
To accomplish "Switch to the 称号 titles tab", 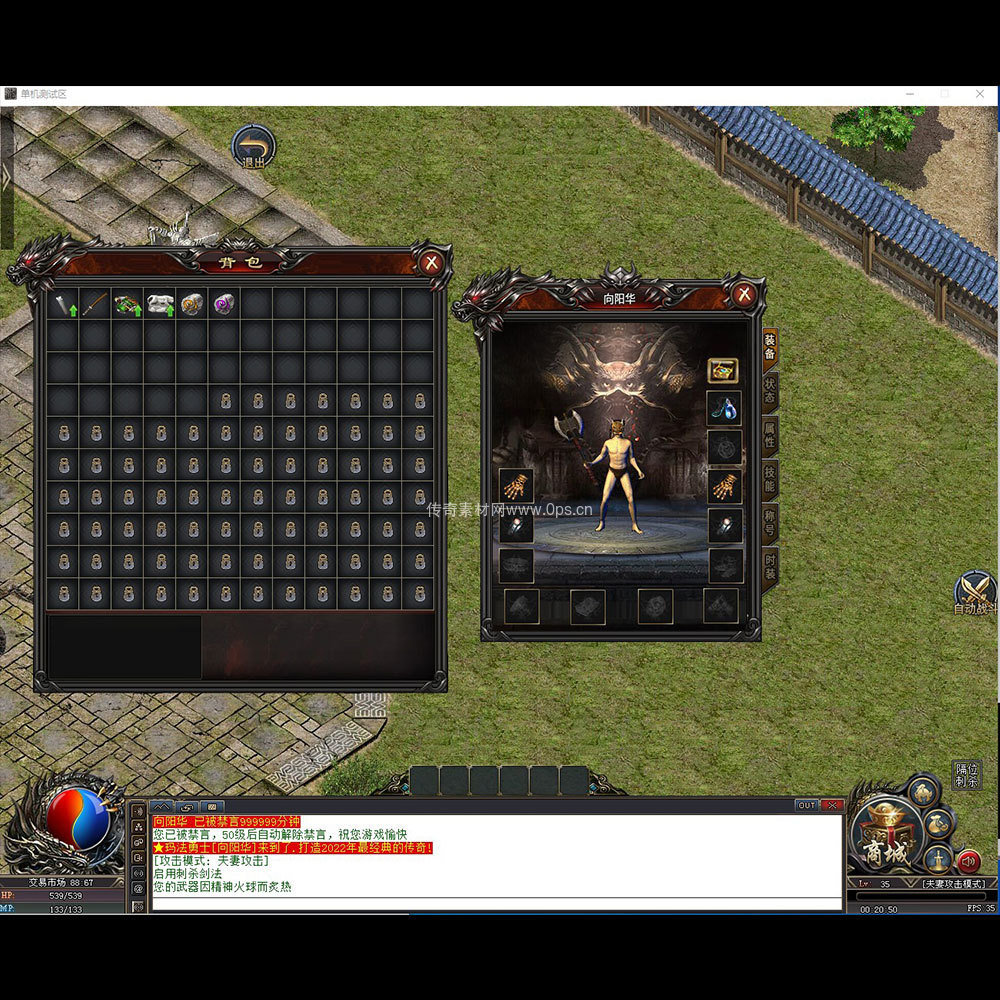I will coord(770,523).
